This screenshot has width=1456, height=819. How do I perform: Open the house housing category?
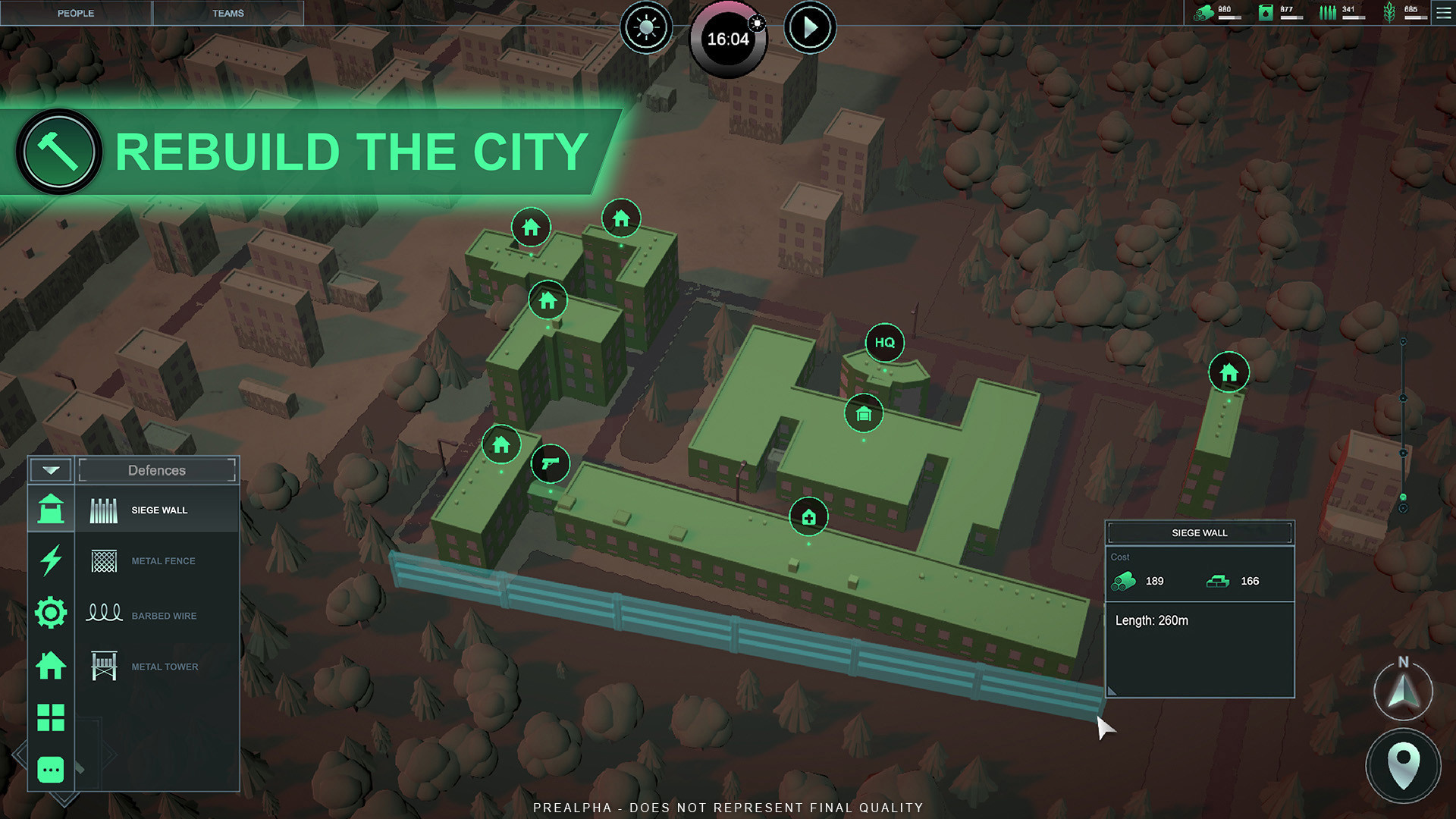(51, 666)
